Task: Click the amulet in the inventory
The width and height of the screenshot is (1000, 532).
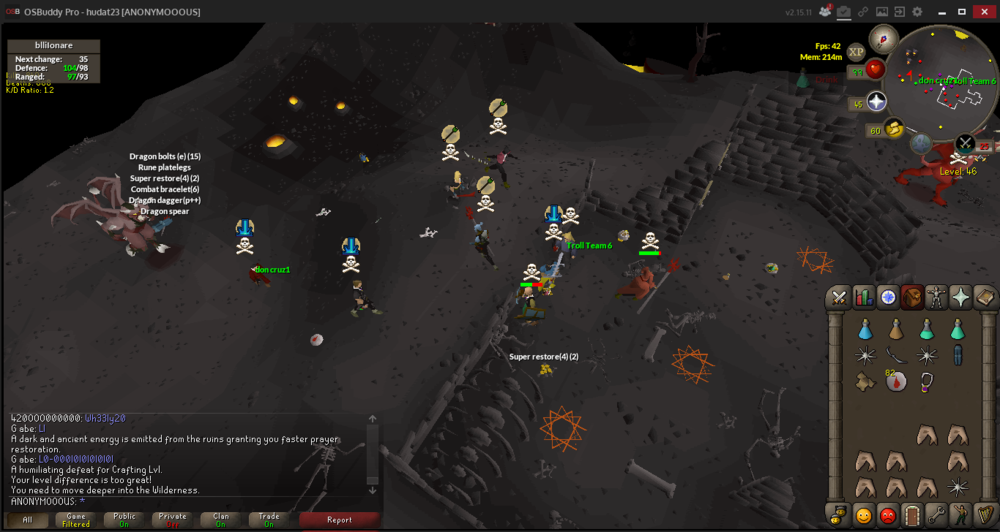Action: click(x=927, y=381)
